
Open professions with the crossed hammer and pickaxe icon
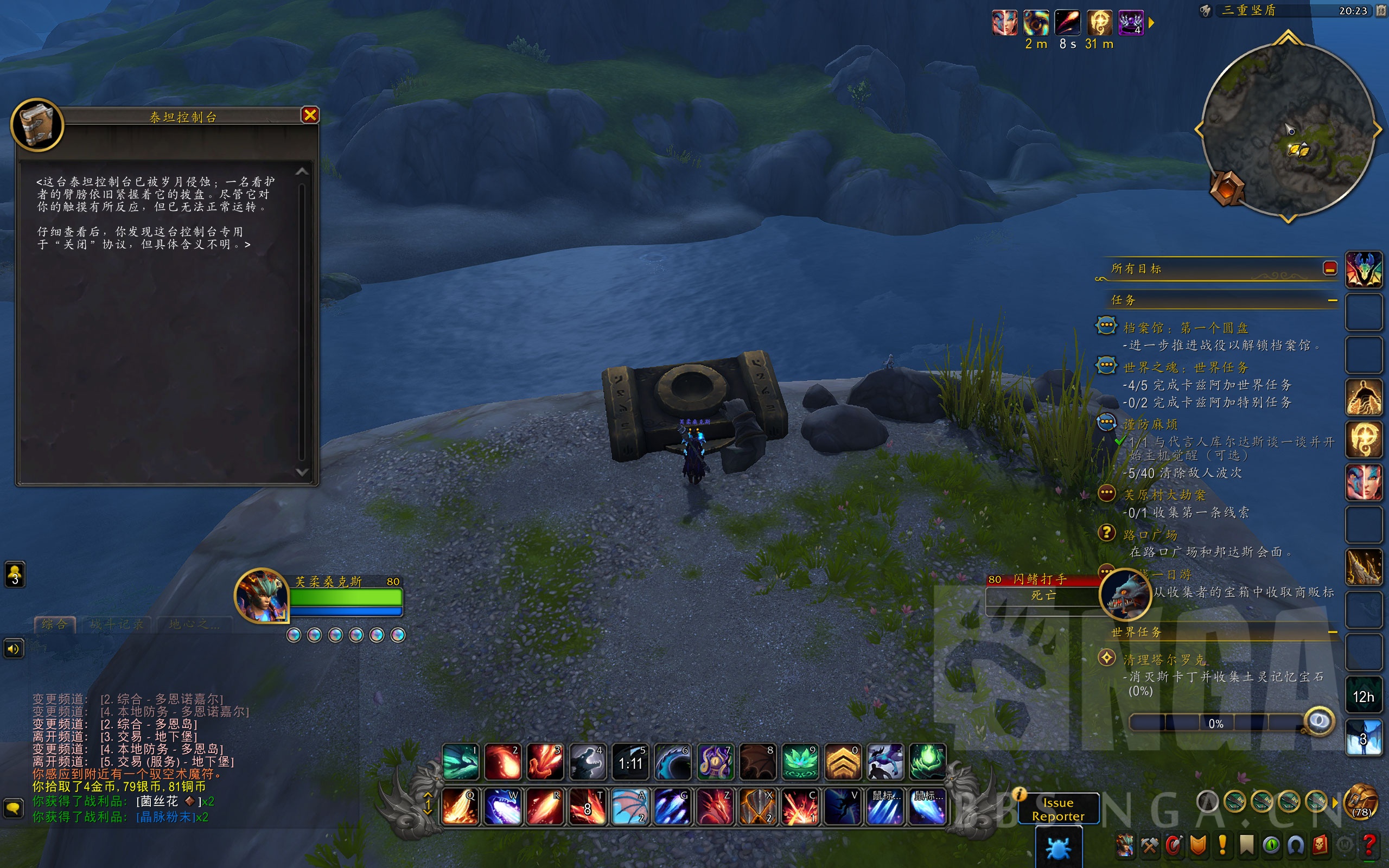click(1150, 845)
